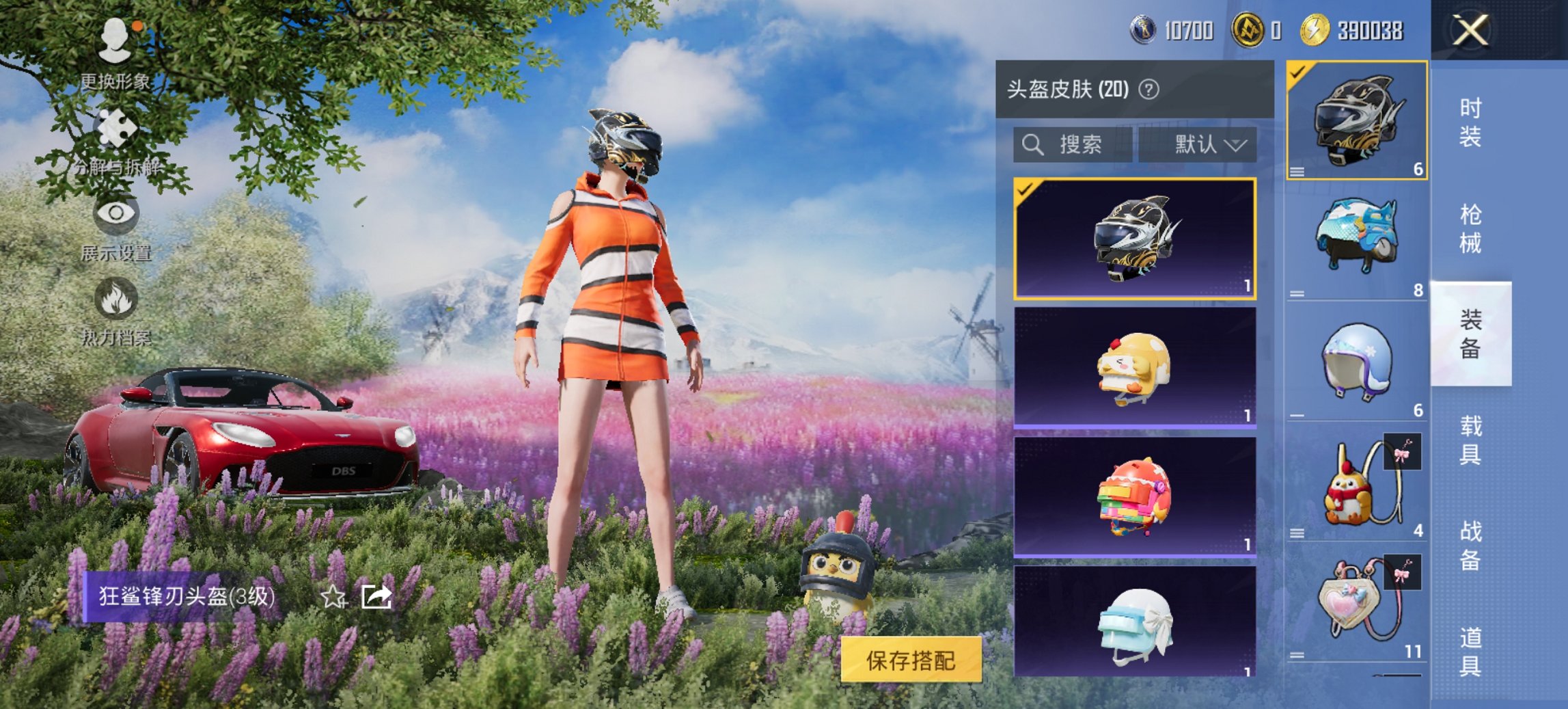Open the 默认 sorting dropdown

click(1205, 145)
